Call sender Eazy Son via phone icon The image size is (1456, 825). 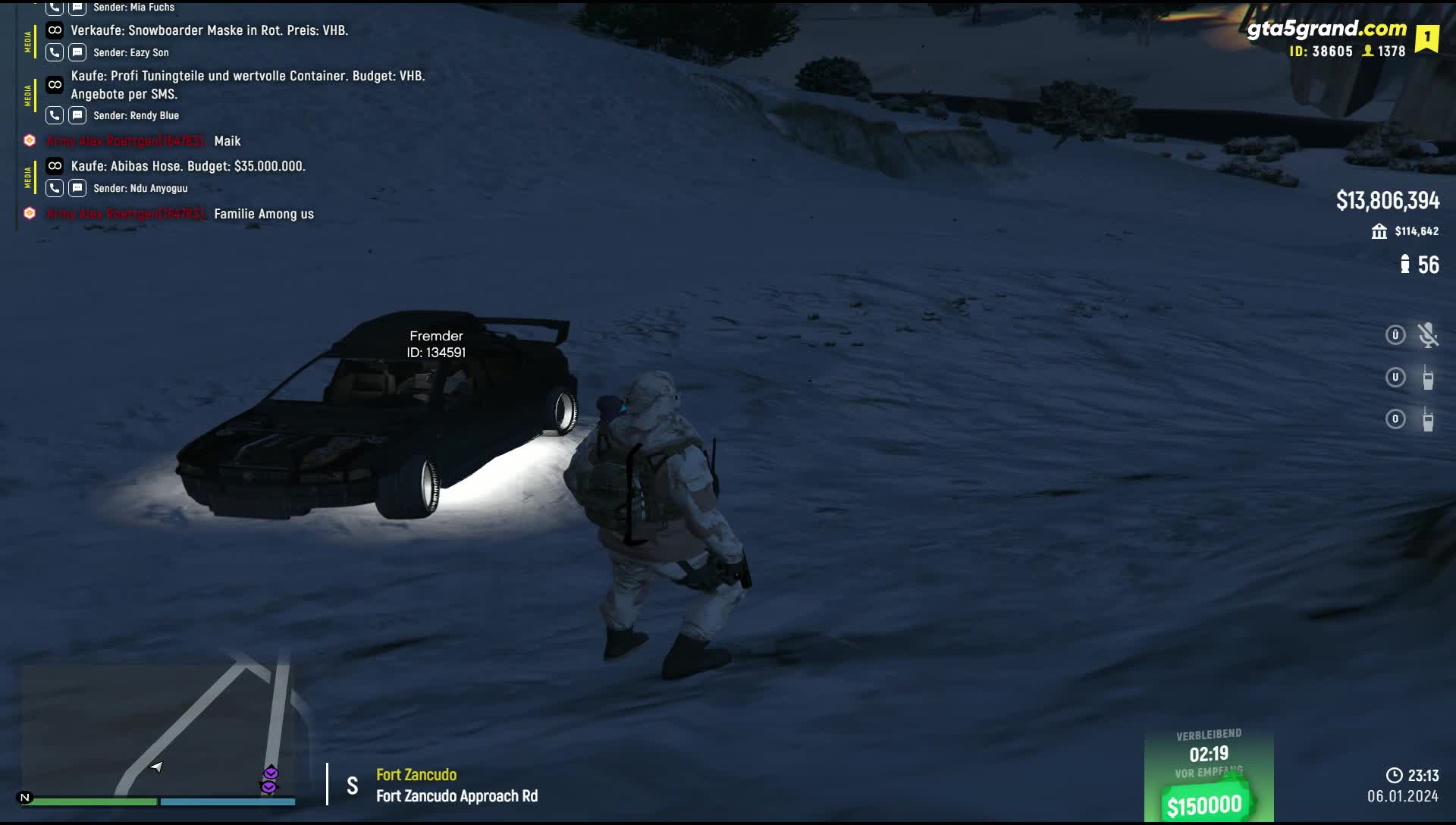pos(55,52)
